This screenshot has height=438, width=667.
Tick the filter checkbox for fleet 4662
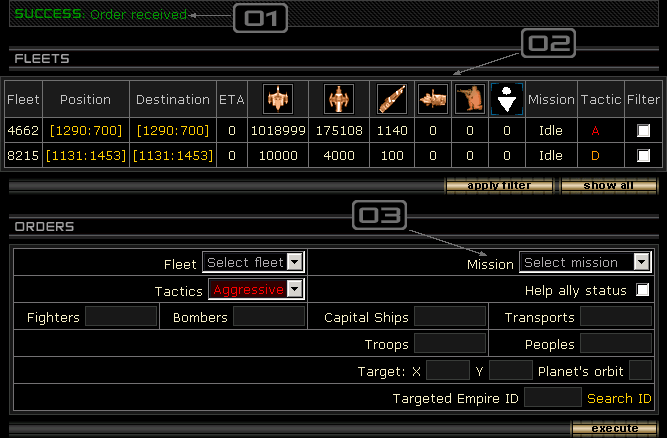[643, 130]
